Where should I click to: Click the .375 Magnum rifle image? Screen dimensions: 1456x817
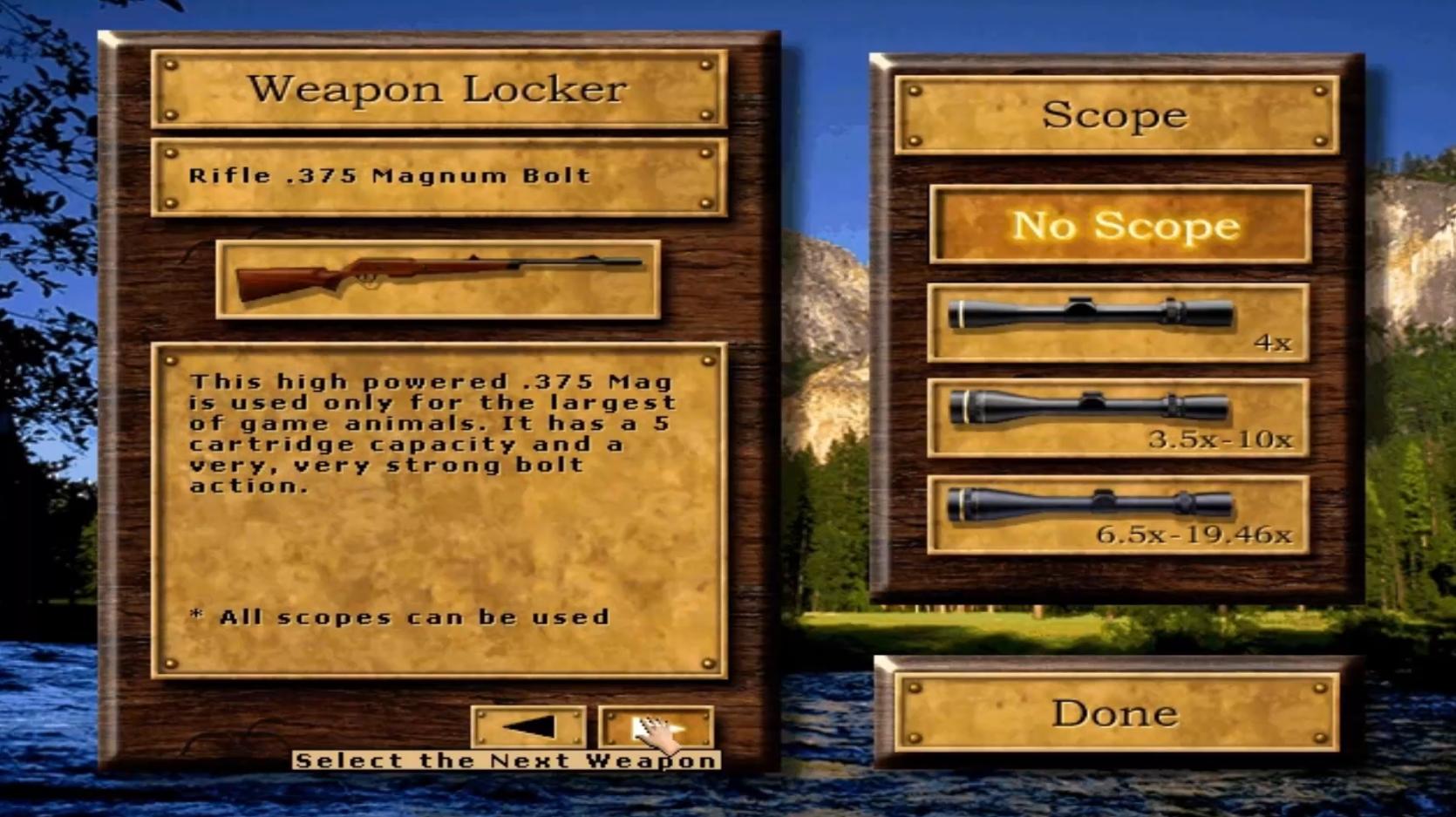pos(439,279)
